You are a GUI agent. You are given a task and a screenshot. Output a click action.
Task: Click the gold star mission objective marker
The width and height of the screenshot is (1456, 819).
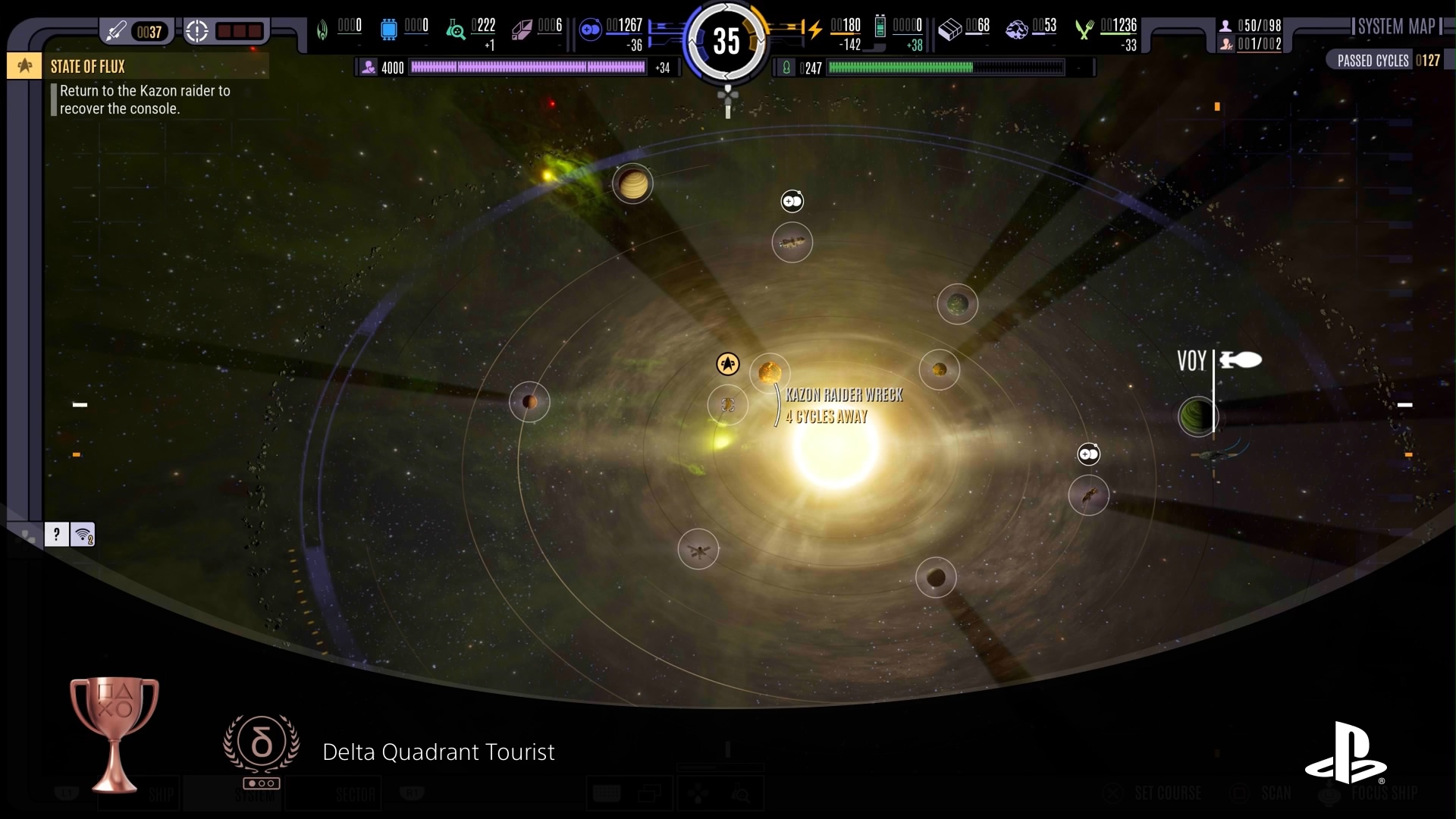click(x=727, y=364)
